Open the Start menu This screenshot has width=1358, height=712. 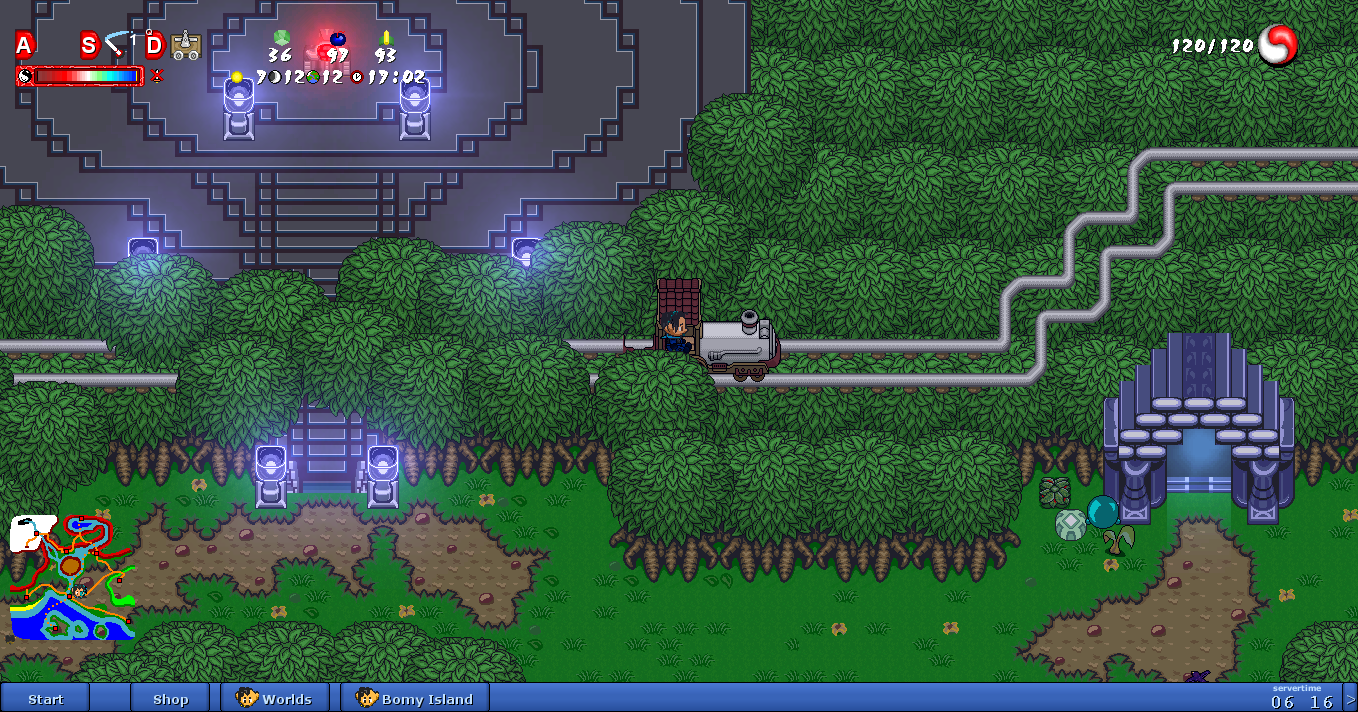(x=46, y=698)
